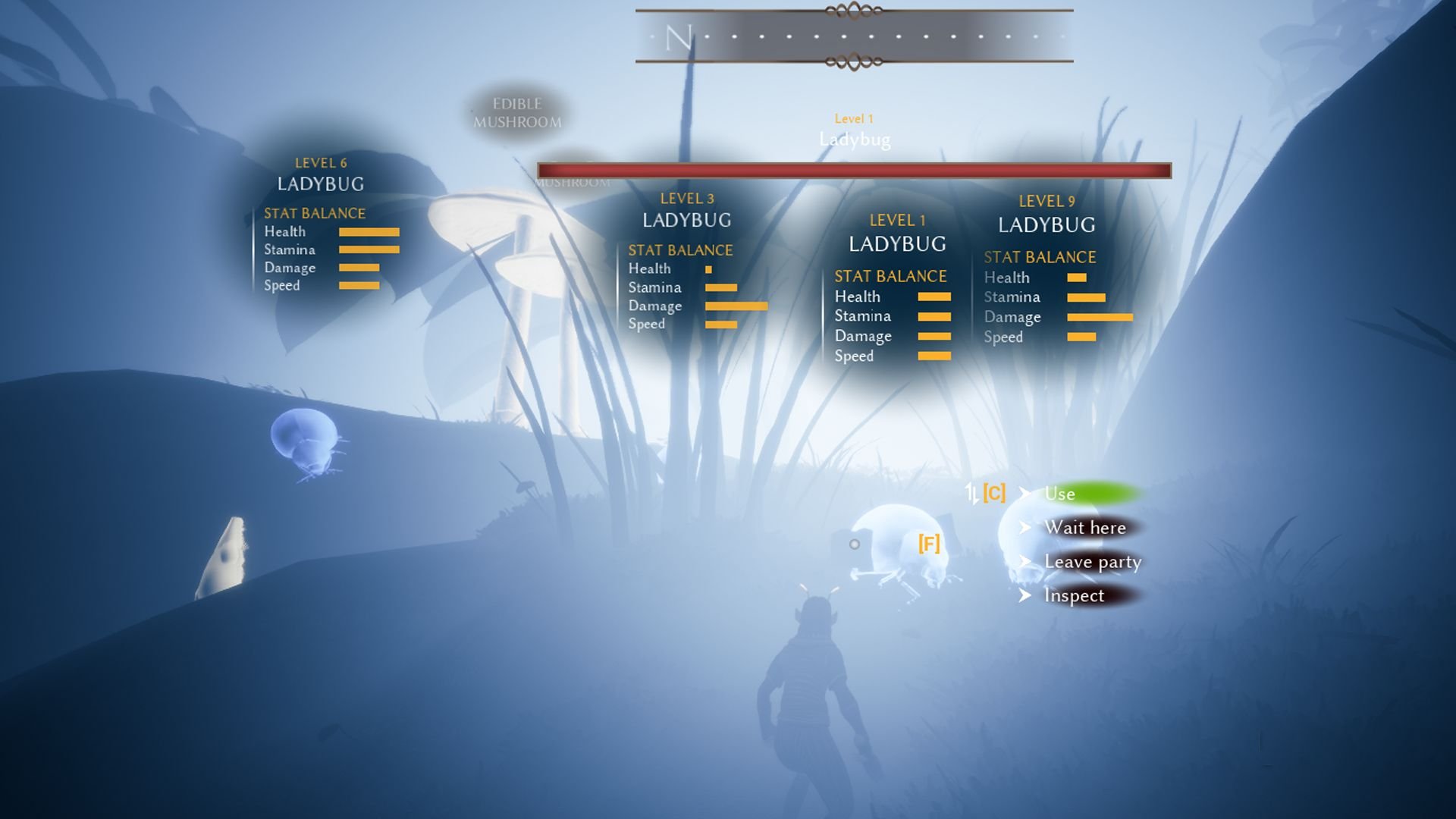Click the Edible Mushroom world label

point(519,112)
